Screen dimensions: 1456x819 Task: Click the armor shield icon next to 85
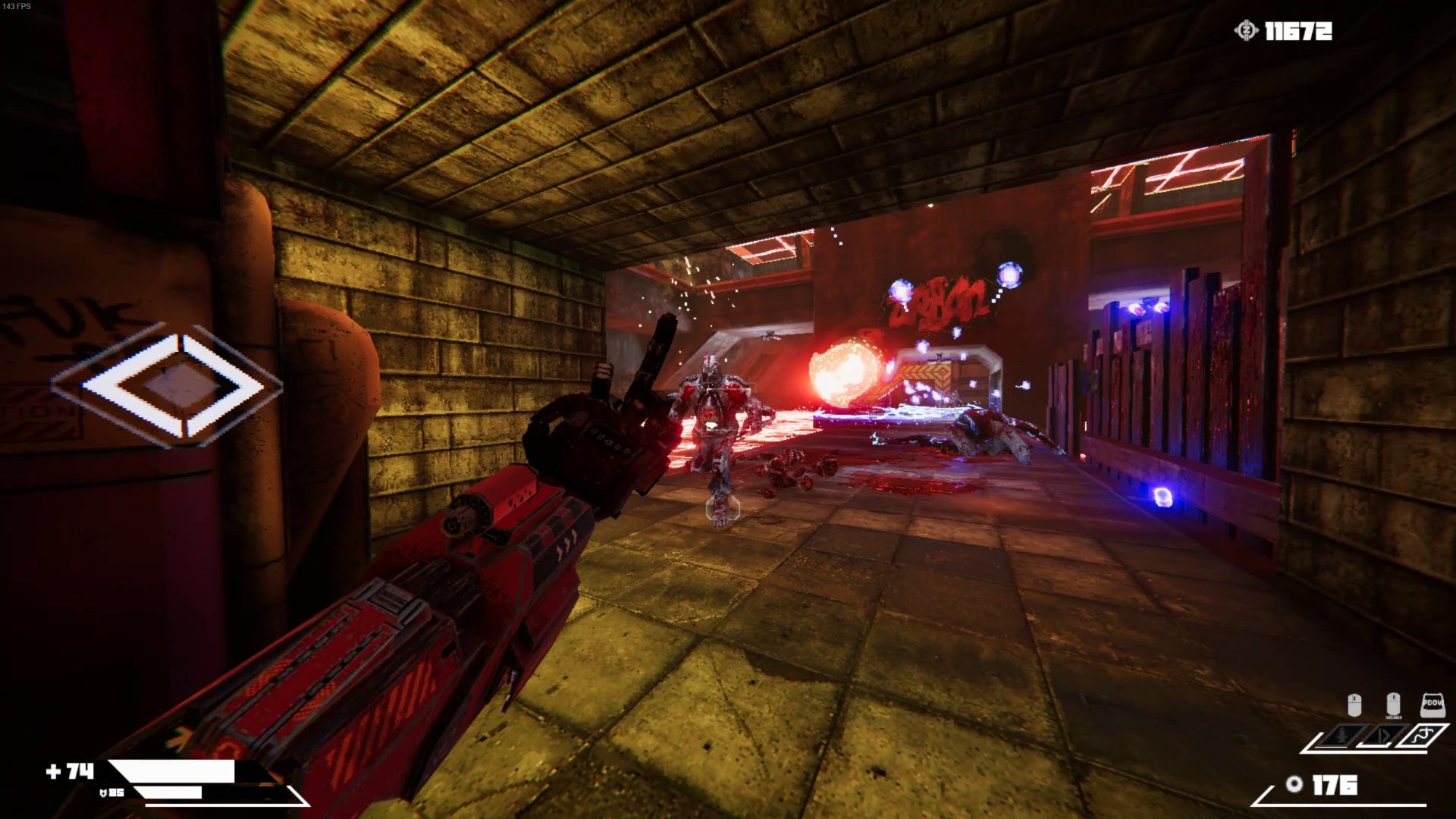pyautogui.click(x=104, y=792)
